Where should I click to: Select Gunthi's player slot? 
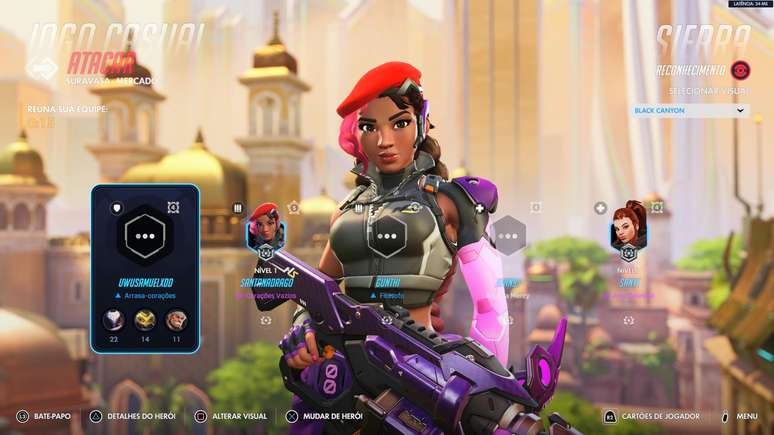point(387,237)
